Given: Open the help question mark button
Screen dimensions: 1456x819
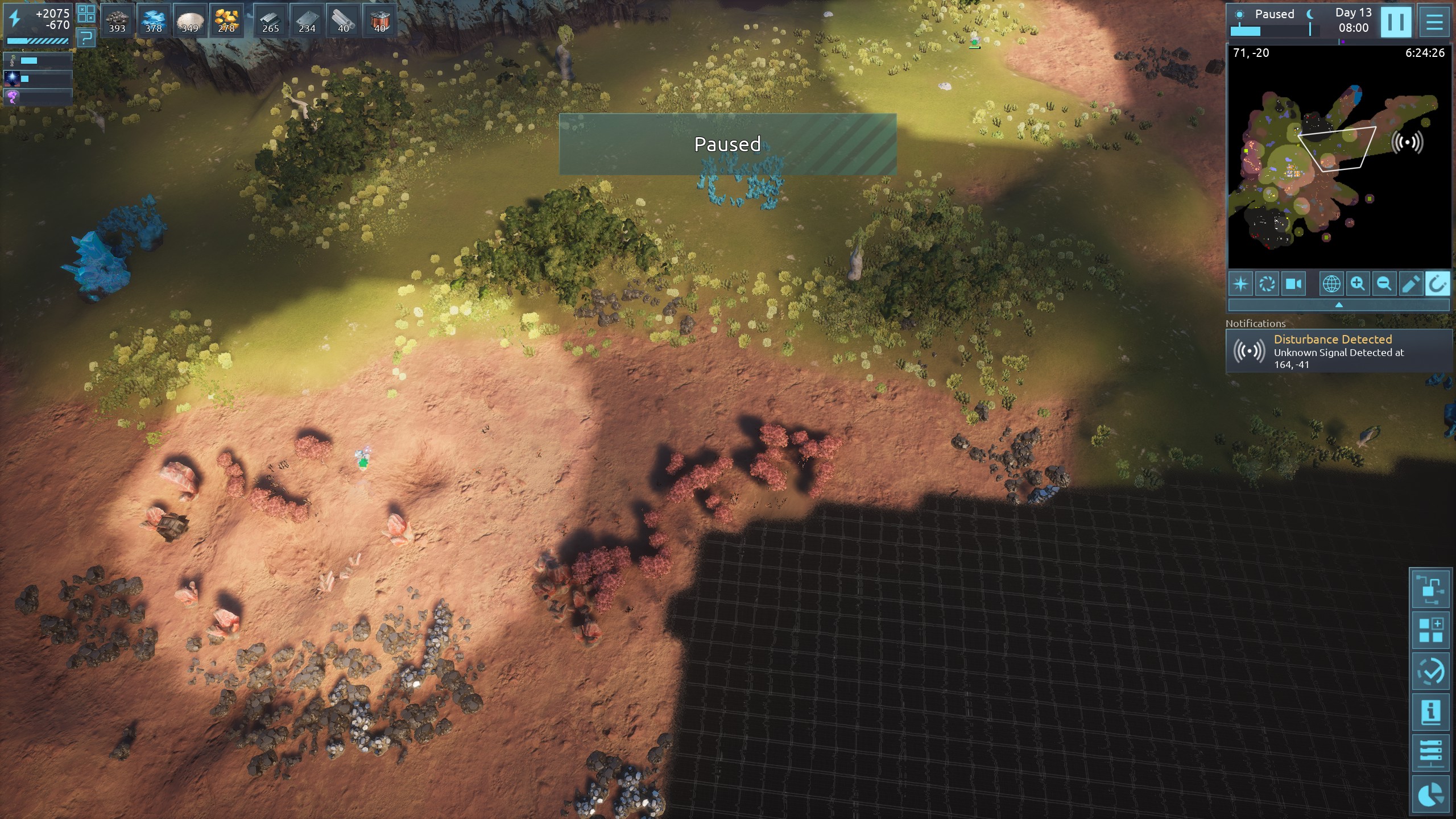Looking at the screenshot, I should (86, 38).
